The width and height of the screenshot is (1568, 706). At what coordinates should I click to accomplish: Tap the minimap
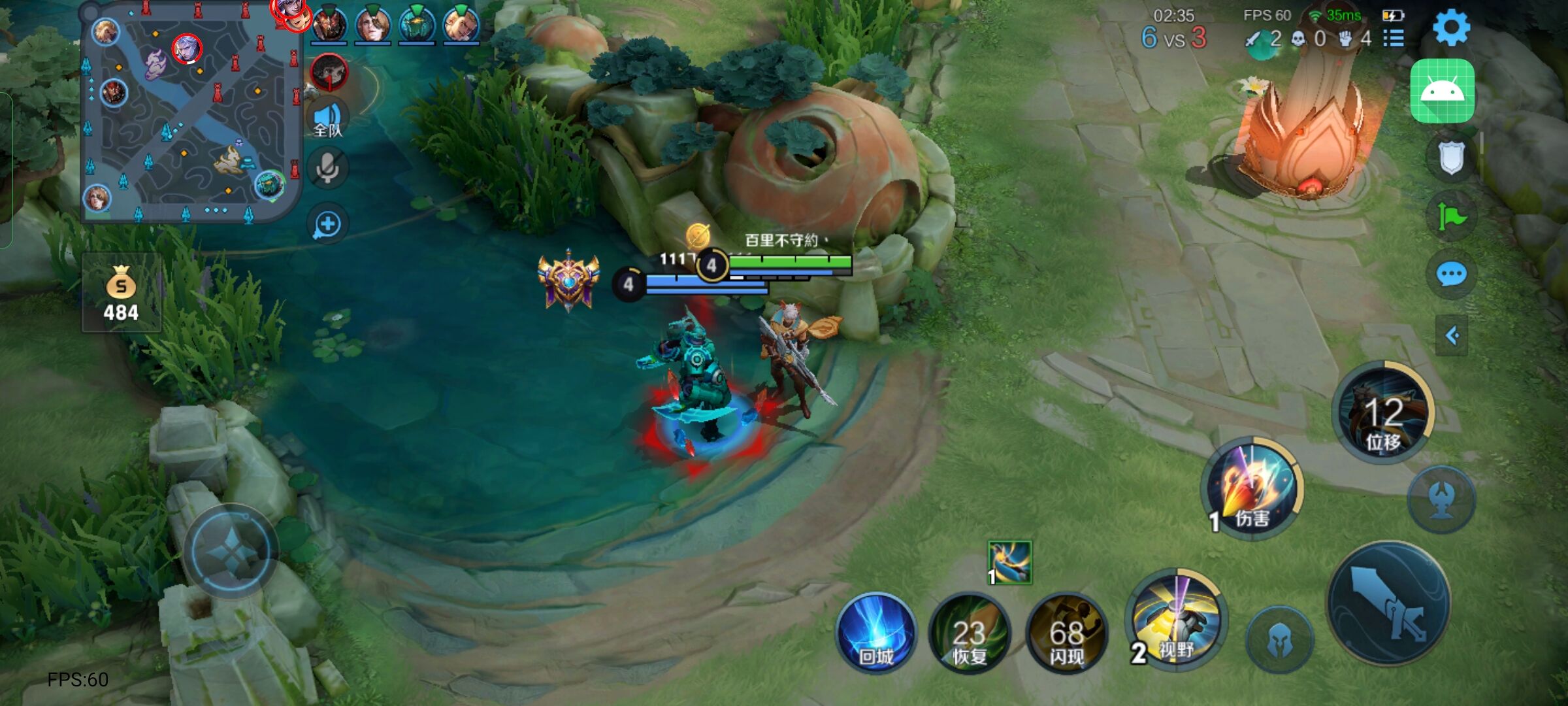tap(189, 114)
